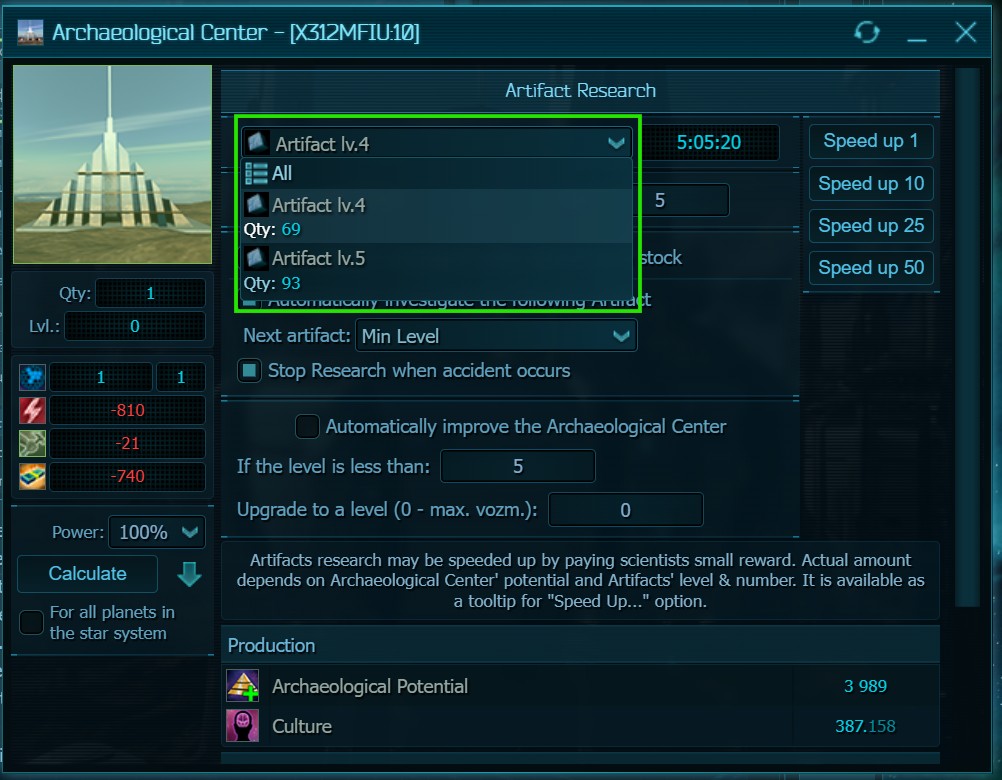Click the Calculate button
The height and width of the screenshot is (780, 1002).
click(88, 574)
